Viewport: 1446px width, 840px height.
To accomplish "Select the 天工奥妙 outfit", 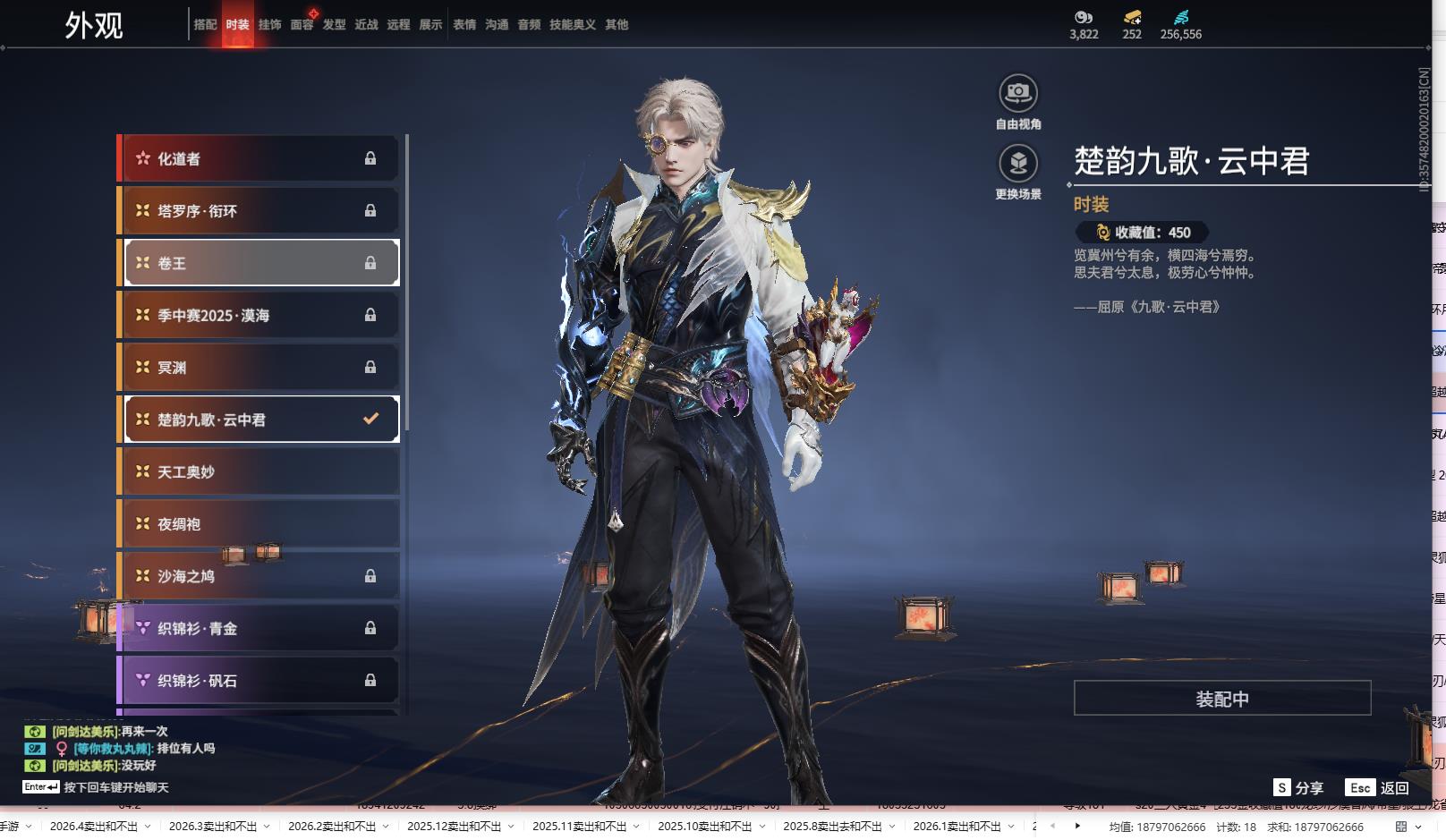I will 259,472.
